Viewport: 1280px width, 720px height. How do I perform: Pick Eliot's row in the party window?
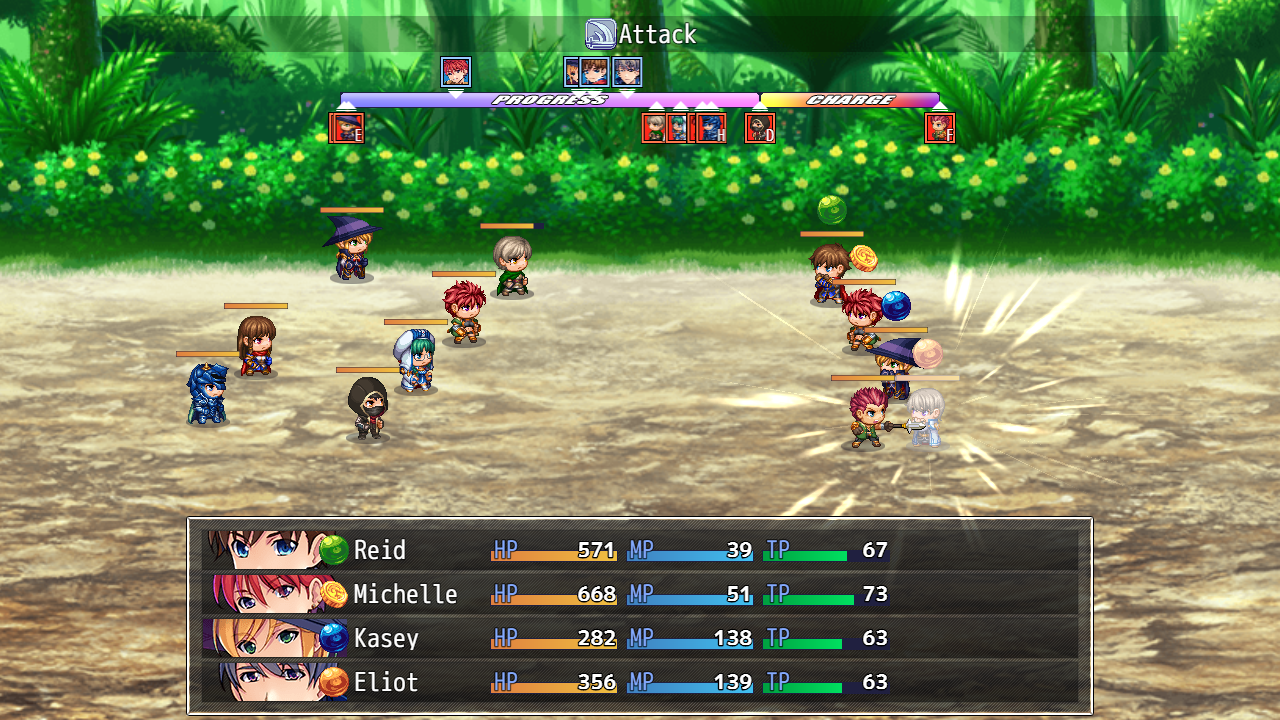click(x=640, y=682)
